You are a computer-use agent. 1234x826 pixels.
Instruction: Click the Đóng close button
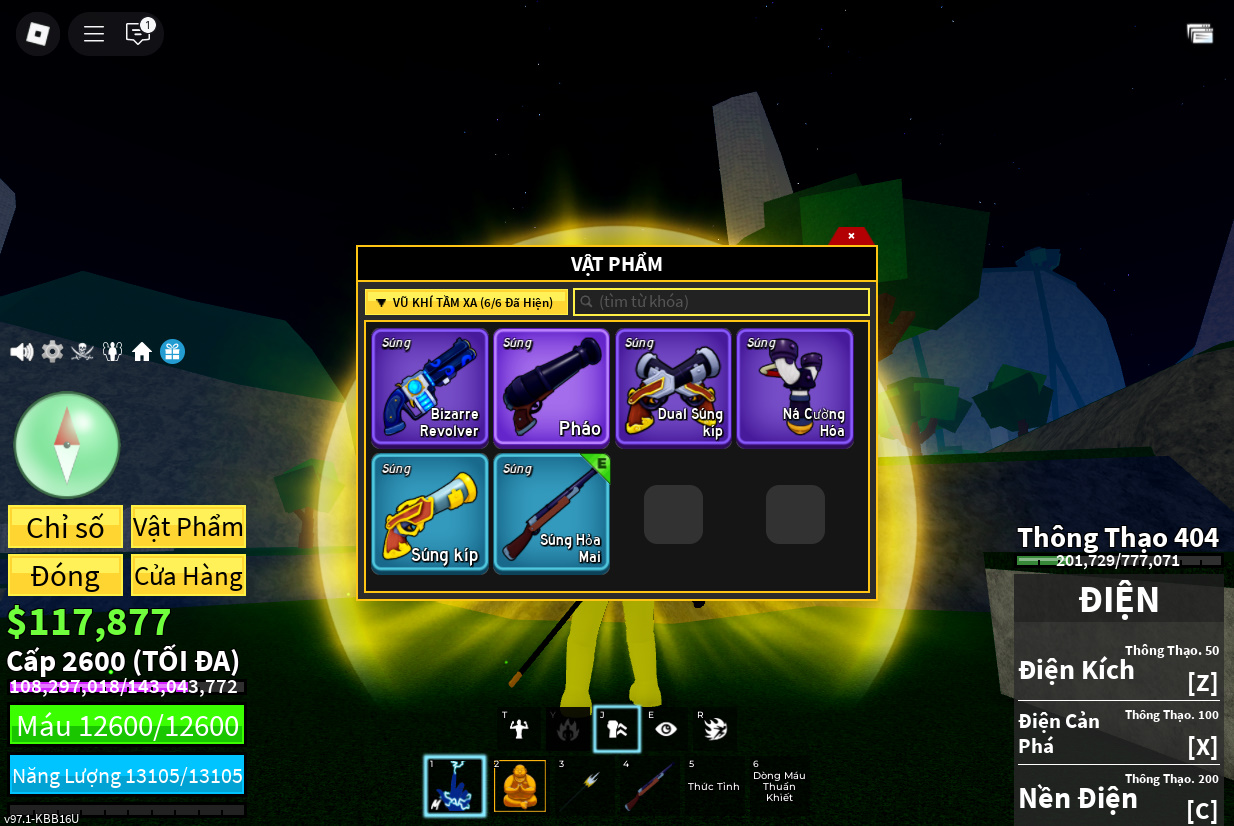click(66, 576)
